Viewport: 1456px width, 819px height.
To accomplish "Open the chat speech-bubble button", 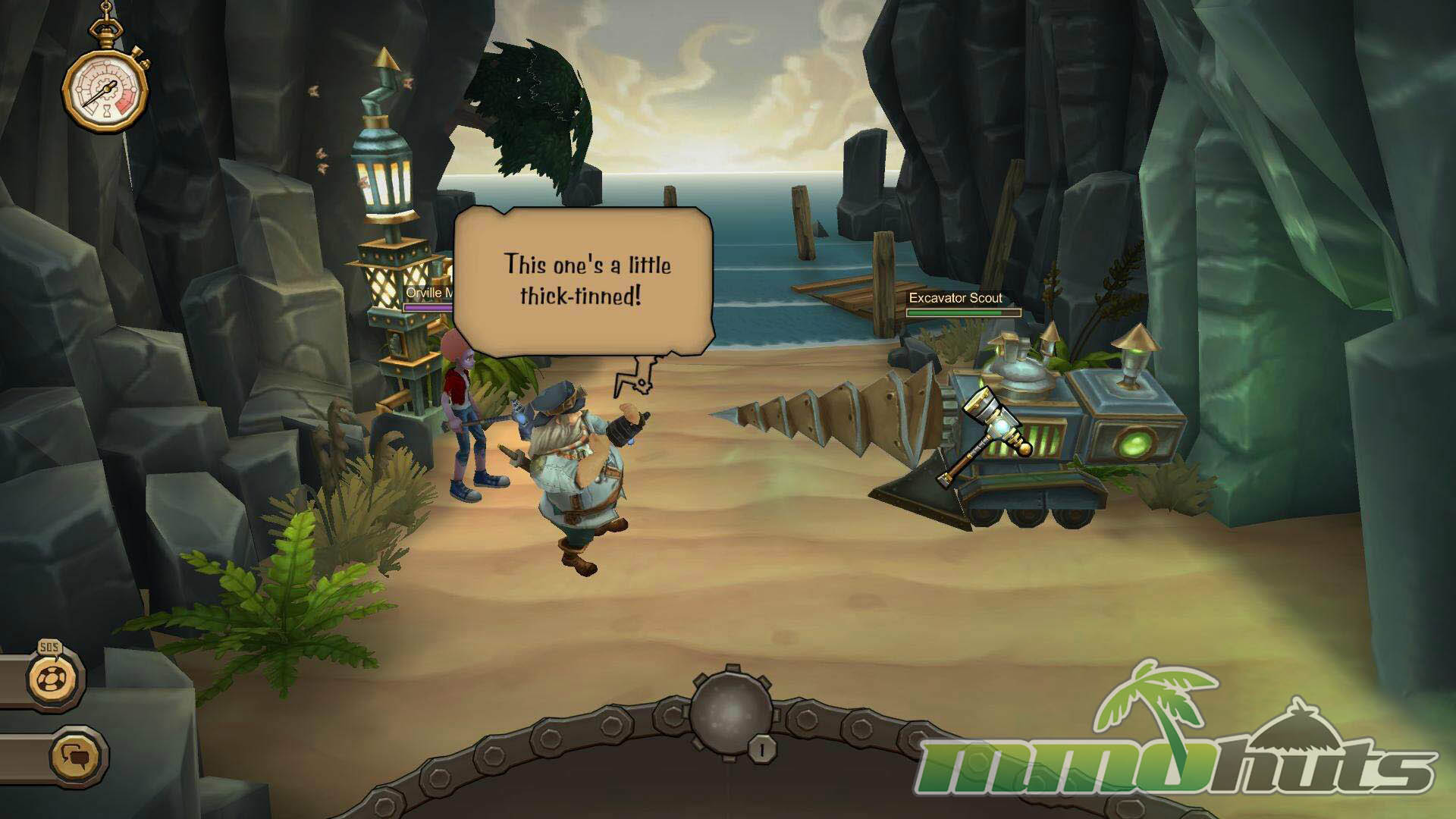I will tap(77, 756).
